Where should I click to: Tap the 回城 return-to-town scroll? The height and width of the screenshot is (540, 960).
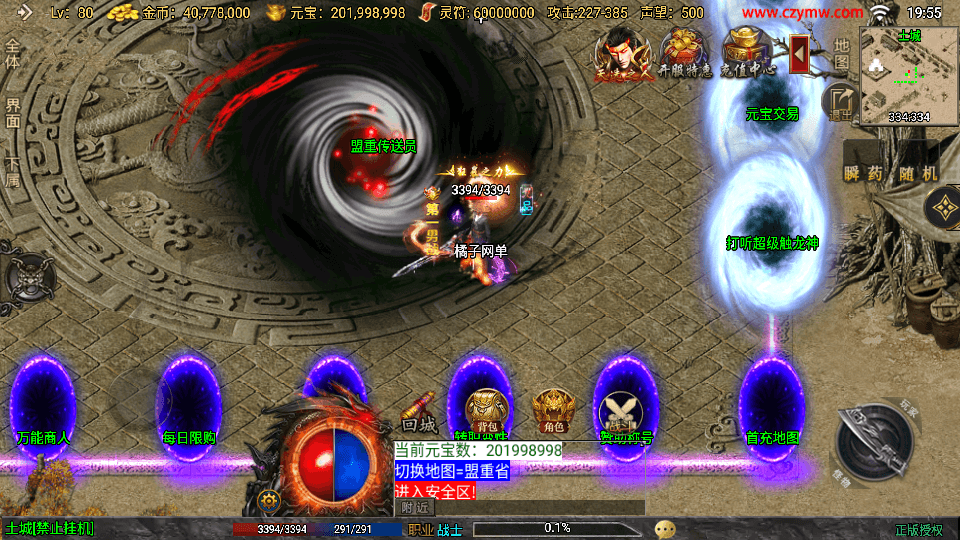pyautogui.click(x=419, y=412)
